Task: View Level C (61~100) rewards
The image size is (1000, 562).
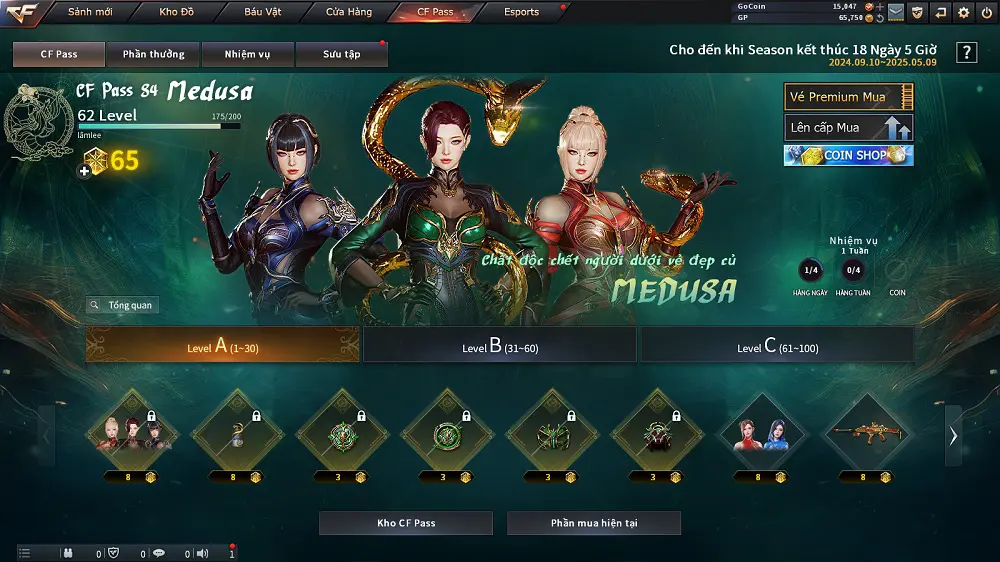Action: 777,346
